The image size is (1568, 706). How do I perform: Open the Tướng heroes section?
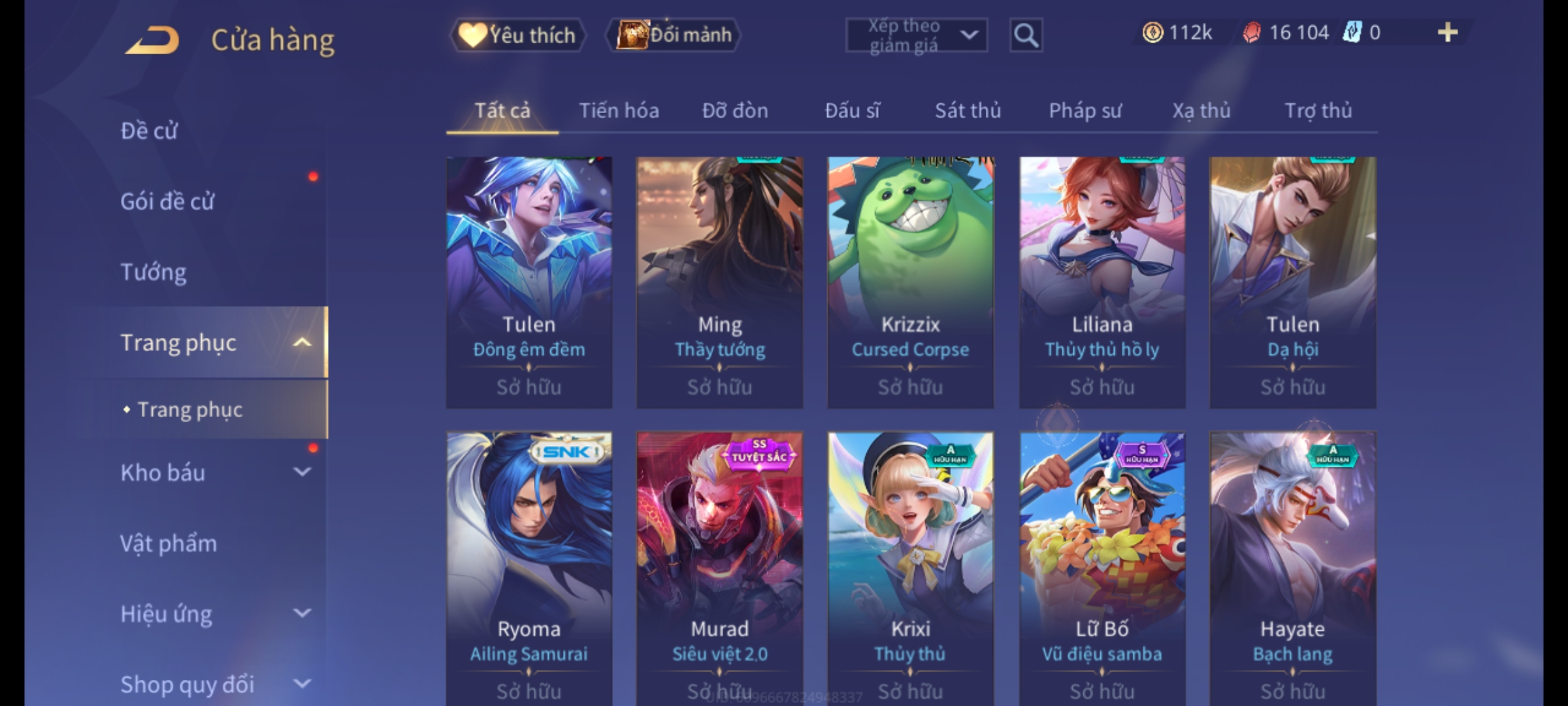click(x=154, y=272)
